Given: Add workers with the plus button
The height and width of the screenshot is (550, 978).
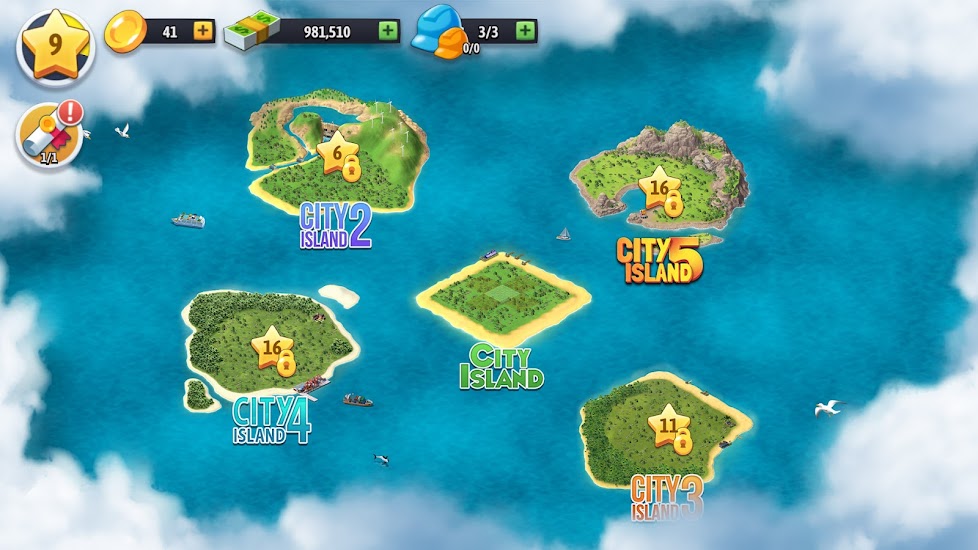Looking at the screenshot, I should (x=525, y=31).
